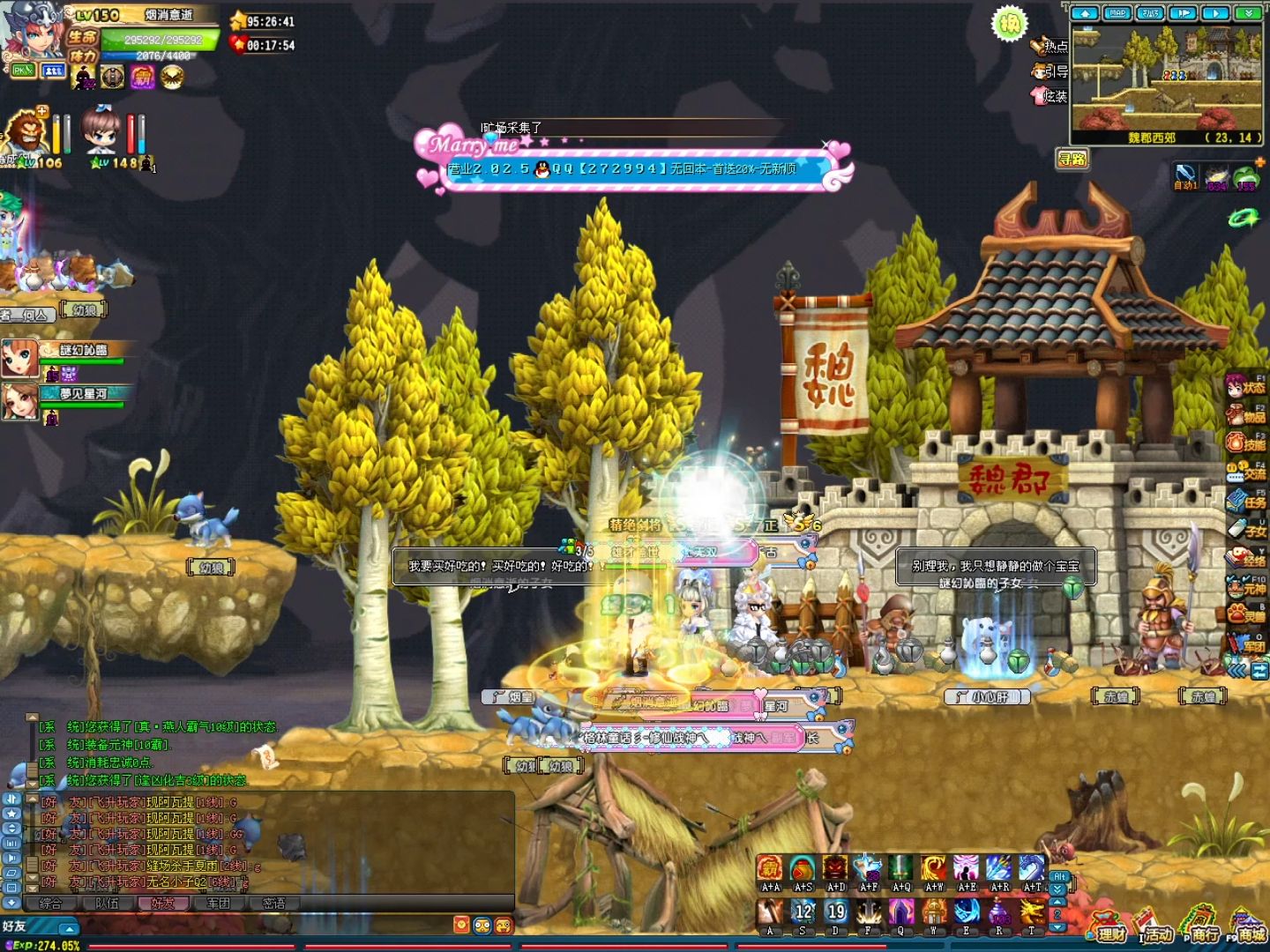This screenshot has height=952, width=1270.
Task: Open the 密语 whisper chat tab
Action: pyautogui.click(x=274, y=904)
